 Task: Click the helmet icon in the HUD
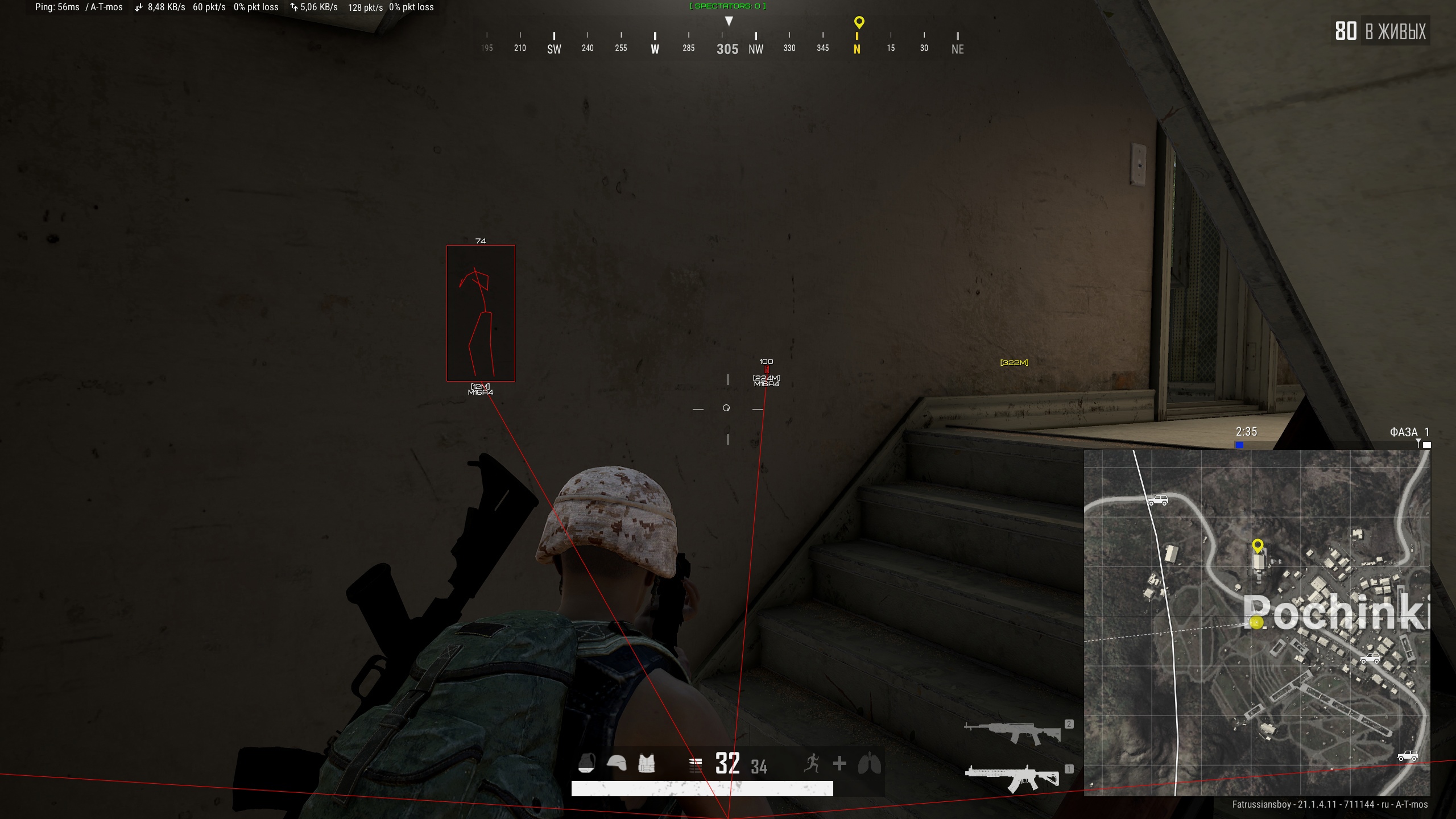point(617,763)
